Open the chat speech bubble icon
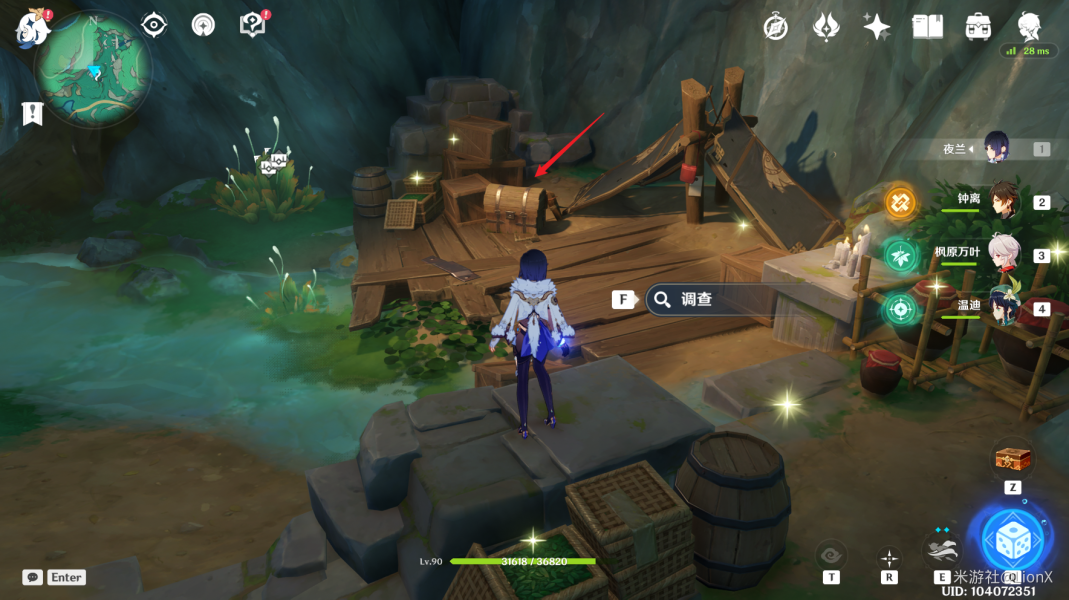 point(33,577)
